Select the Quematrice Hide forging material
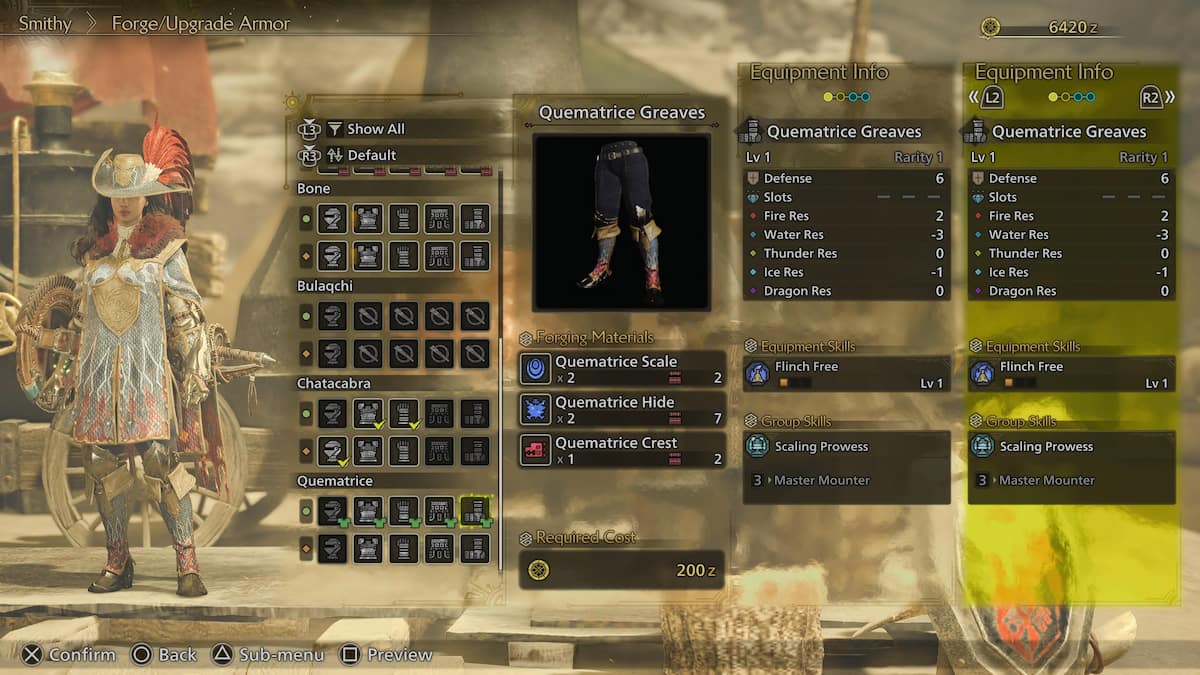 point(622,410)
